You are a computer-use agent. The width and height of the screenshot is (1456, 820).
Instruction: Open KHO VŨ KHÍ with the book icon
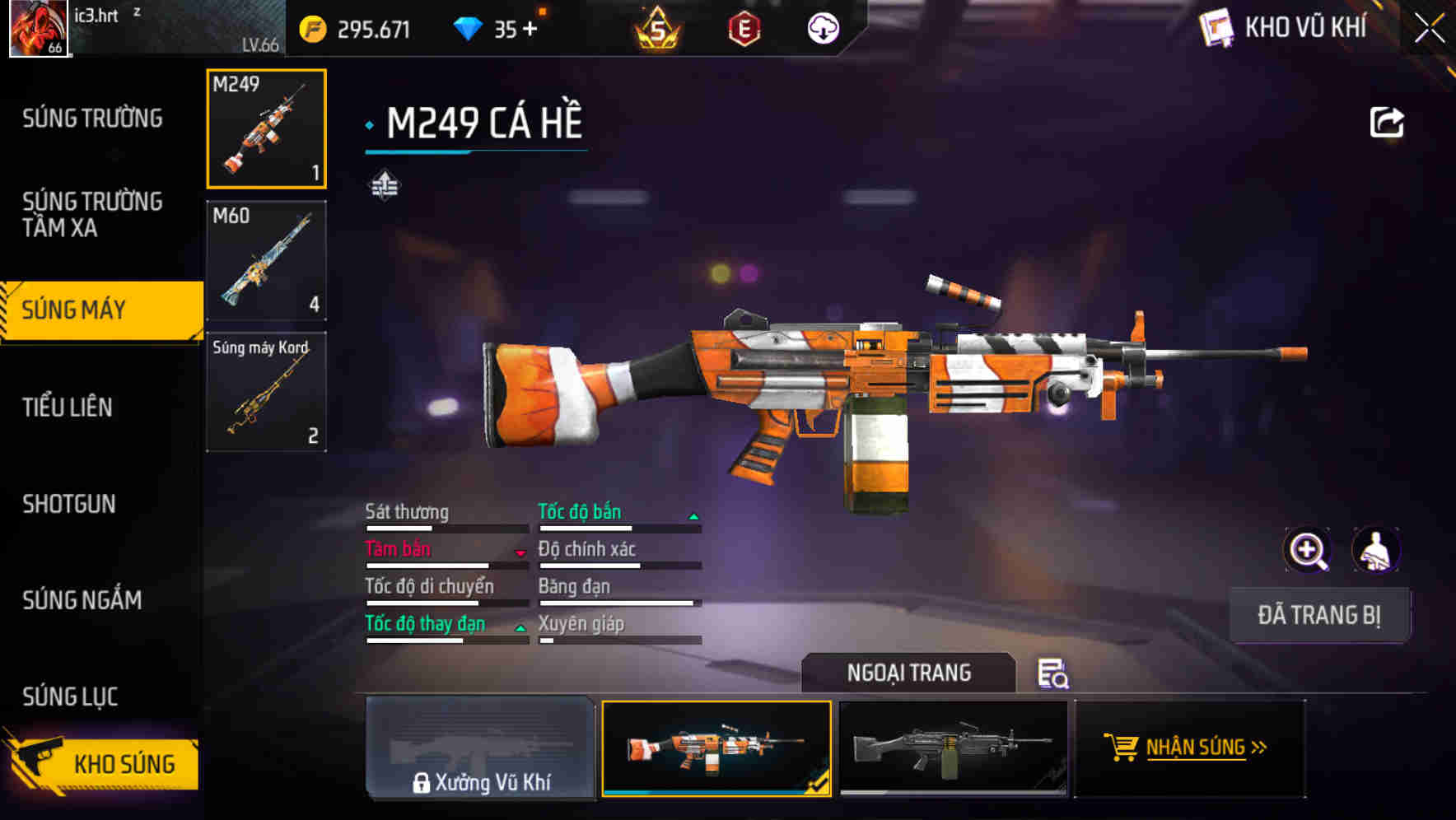coord(1215,28)
